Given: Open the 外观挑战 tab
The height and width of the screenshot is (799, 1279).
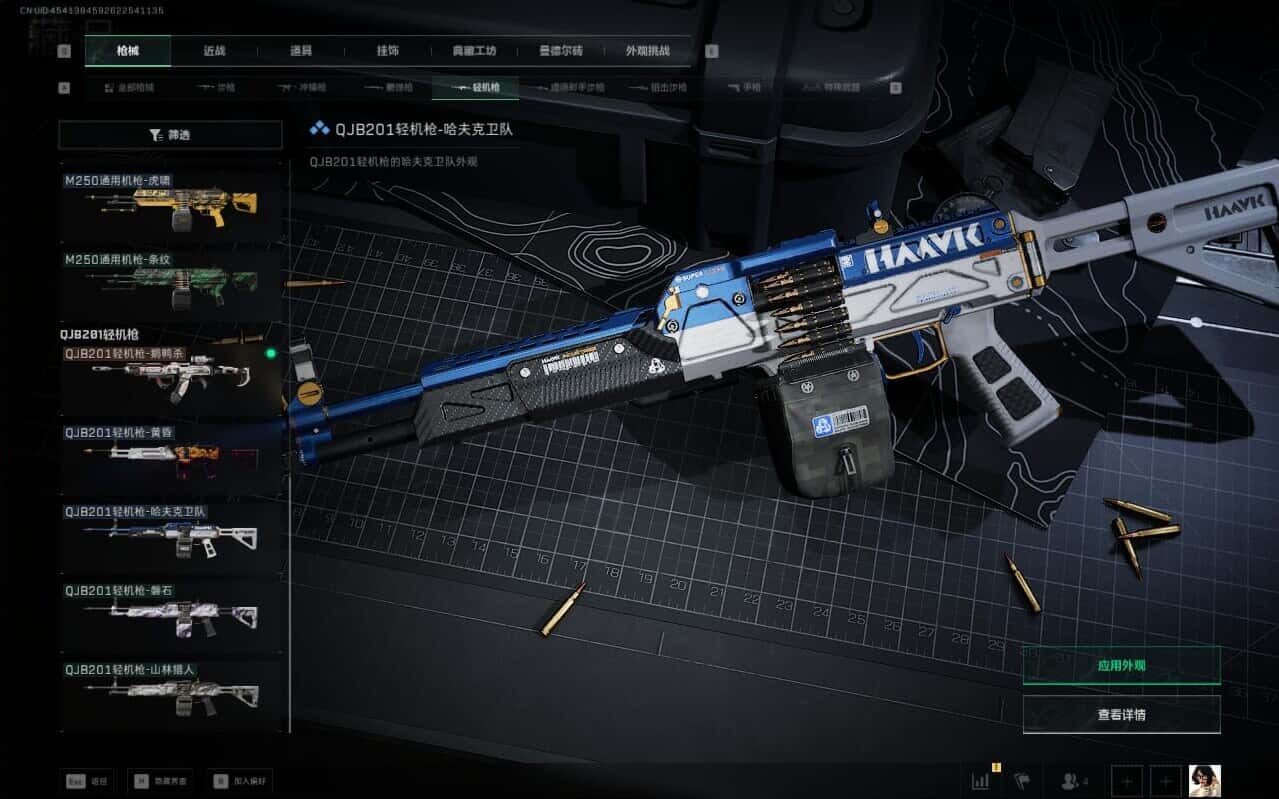Looking at the screenshot, I should click(647, 51).
